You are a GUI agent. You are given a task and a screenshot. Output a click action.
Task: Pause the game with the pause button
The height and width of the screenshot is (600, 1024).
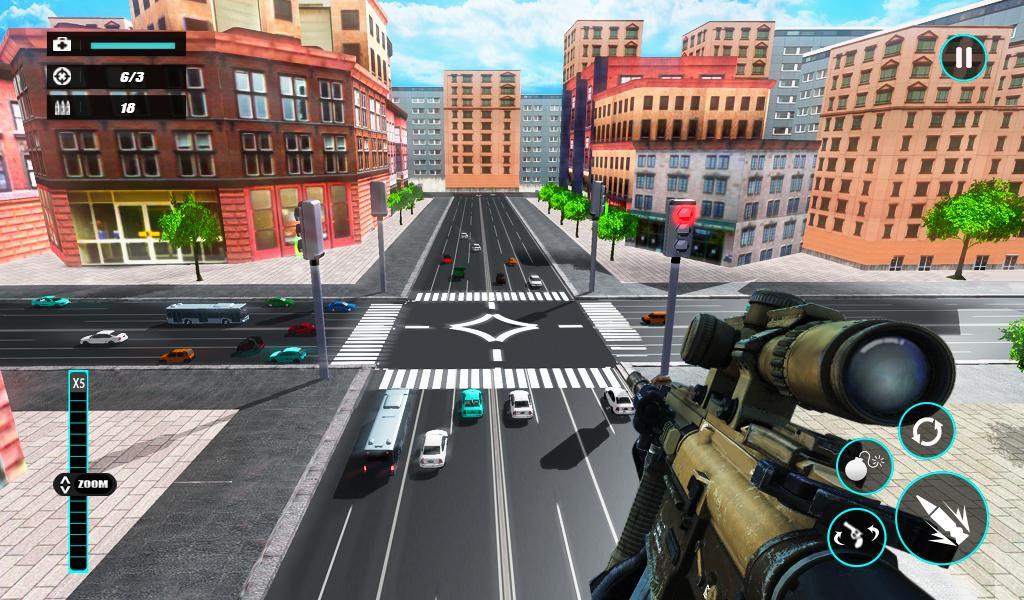tap(963, 57)
